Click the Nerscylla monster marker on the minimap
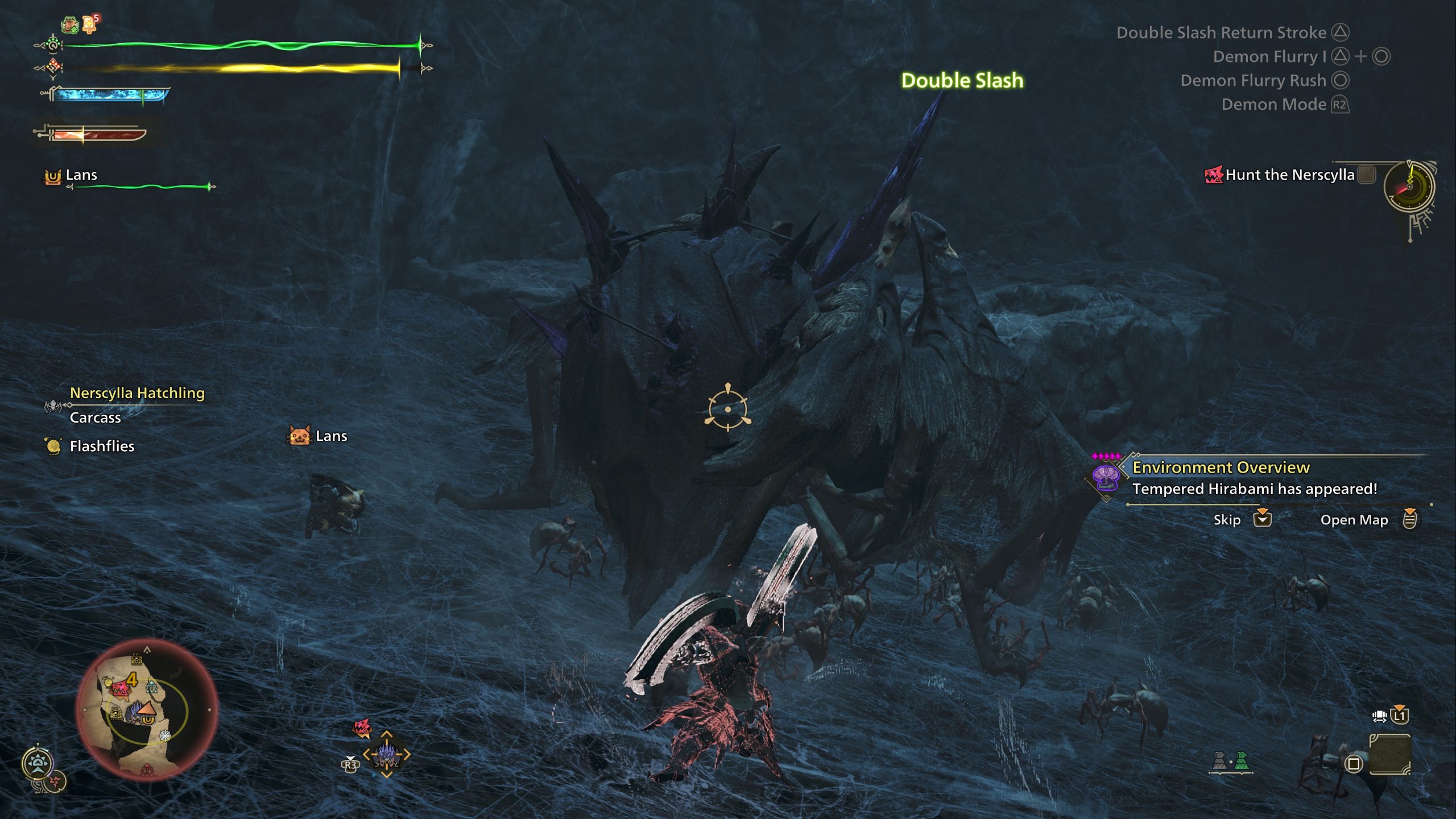 (120, 689)
